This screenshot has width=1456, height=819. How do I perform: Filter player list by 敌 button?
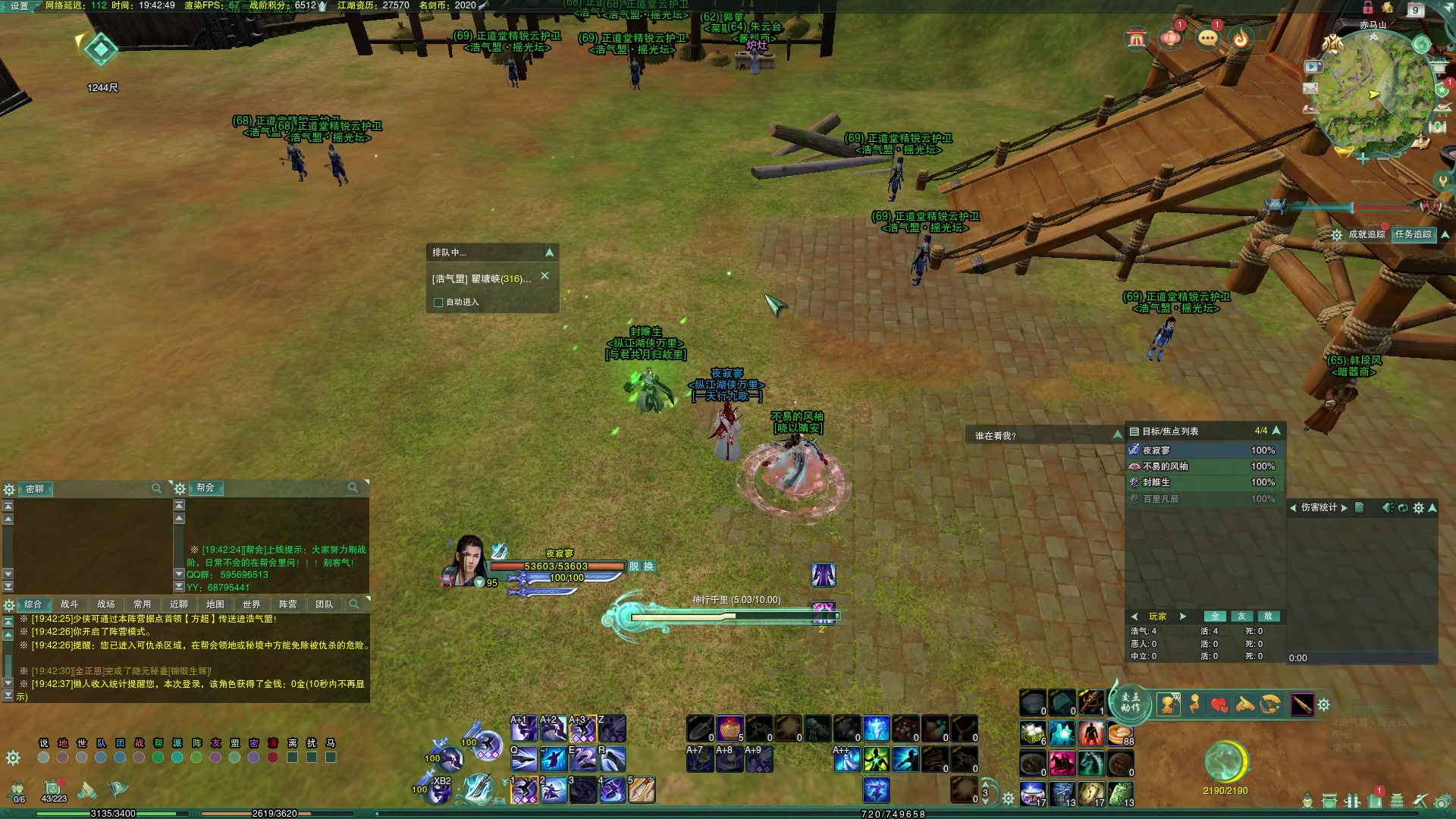click(1268, 617)
